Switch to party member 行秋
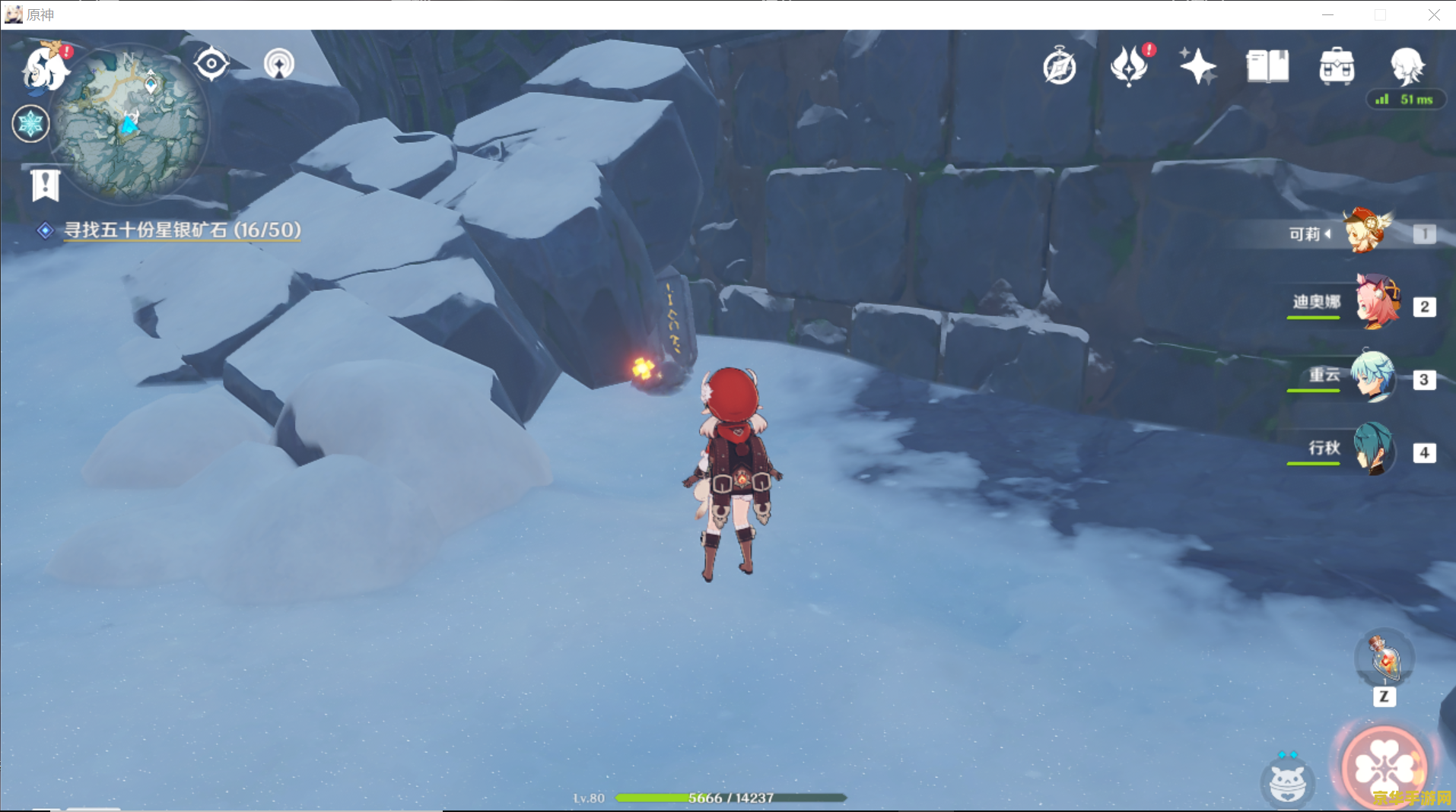This screenshot has width=1456, height=812. 1374,449
